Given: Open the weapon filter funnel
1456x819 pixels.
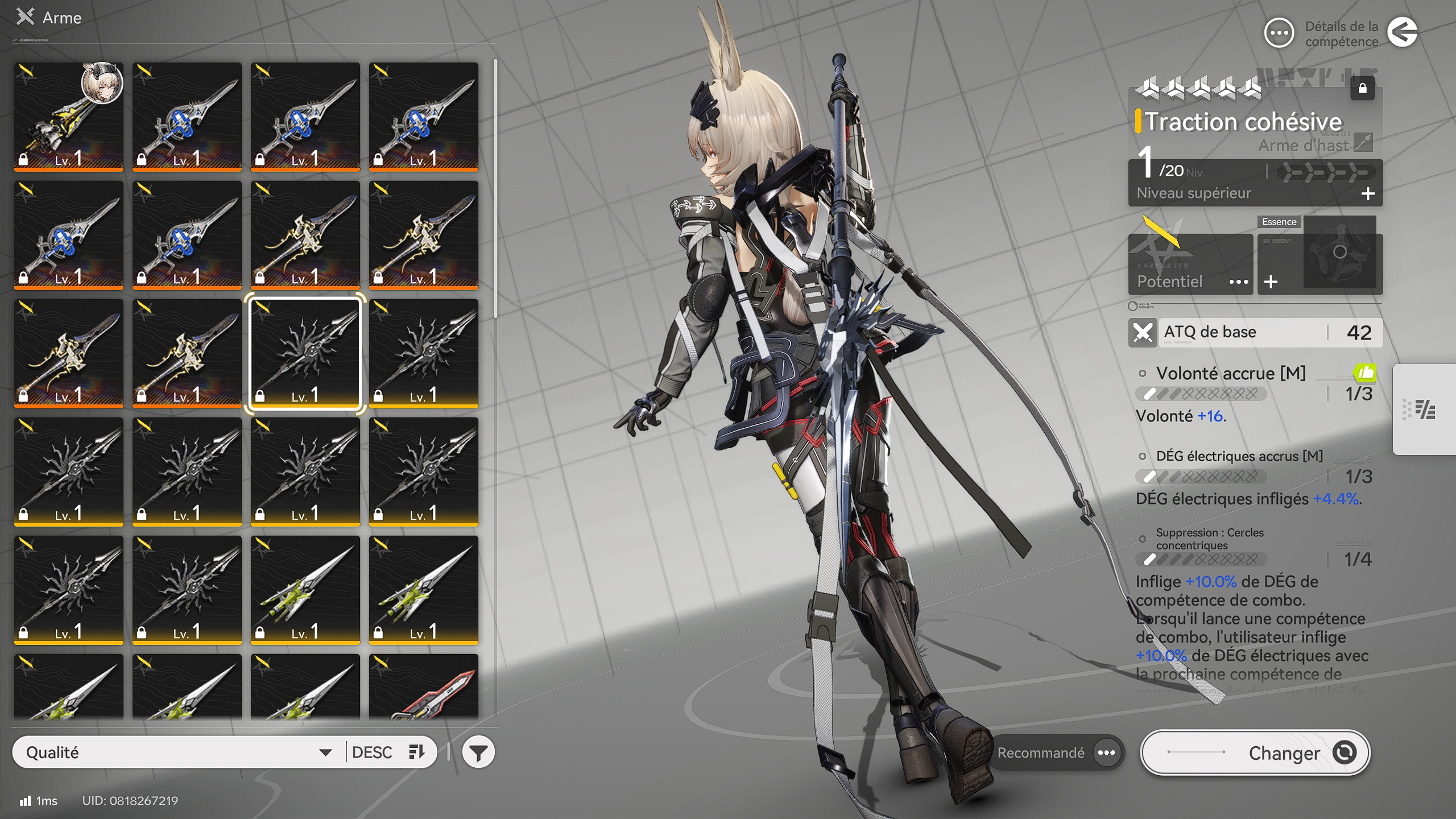Looking at the screenshot, I should coord(478,752).
